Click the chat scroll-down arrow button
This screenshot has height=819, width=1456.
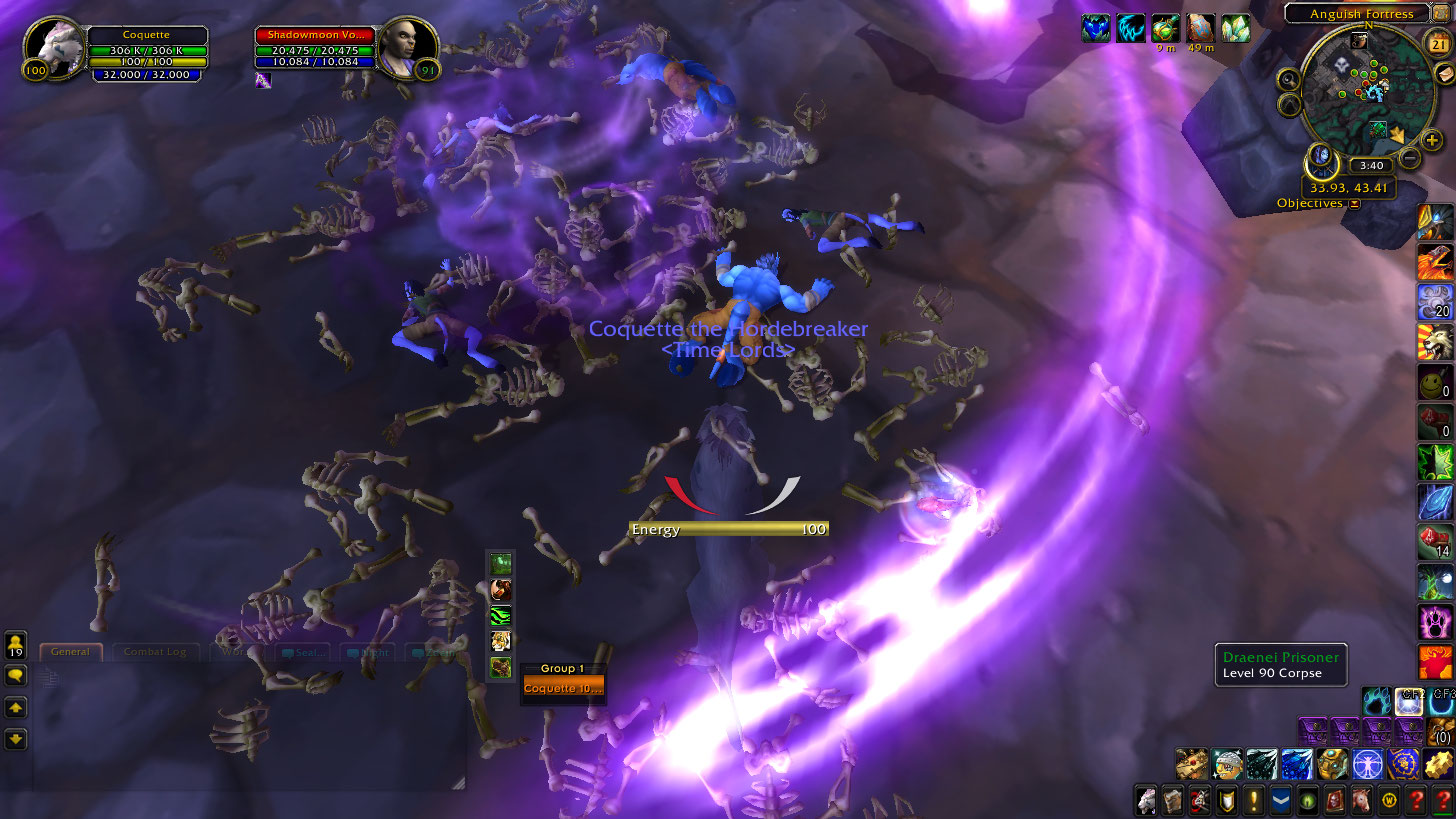(x=15, y=740)
